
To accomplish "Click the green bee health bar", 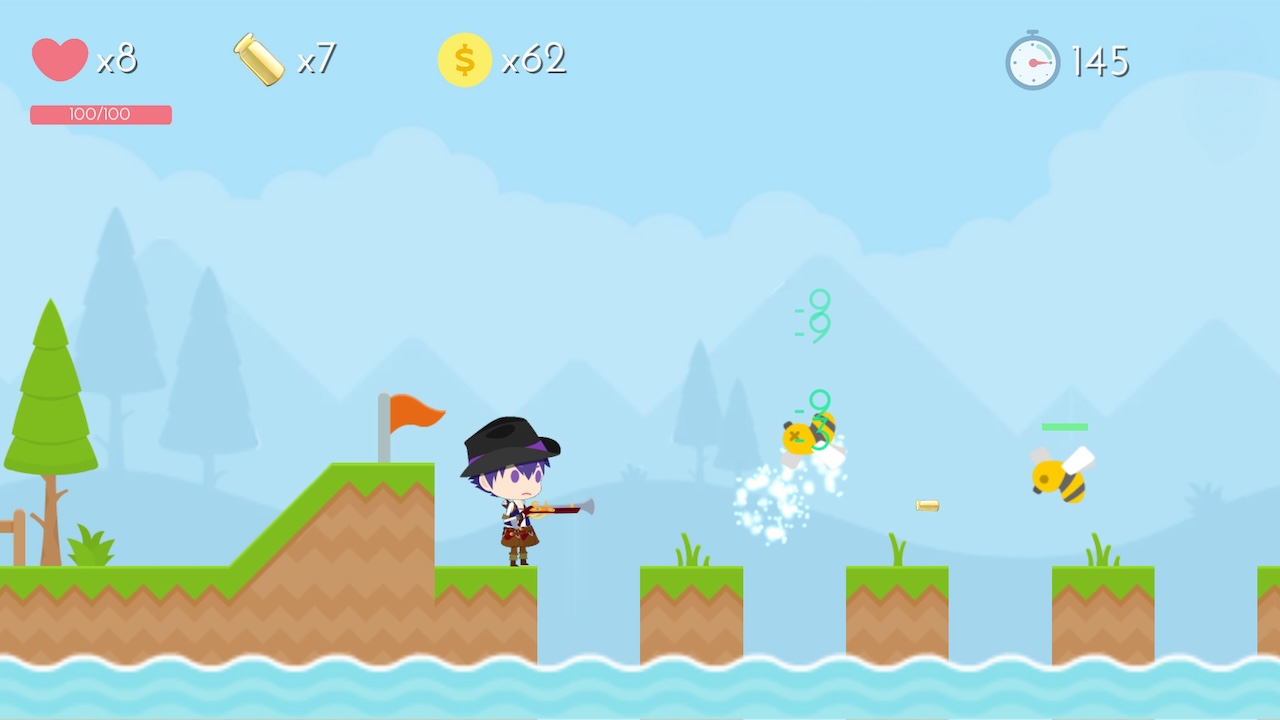I will point(1065,426).
